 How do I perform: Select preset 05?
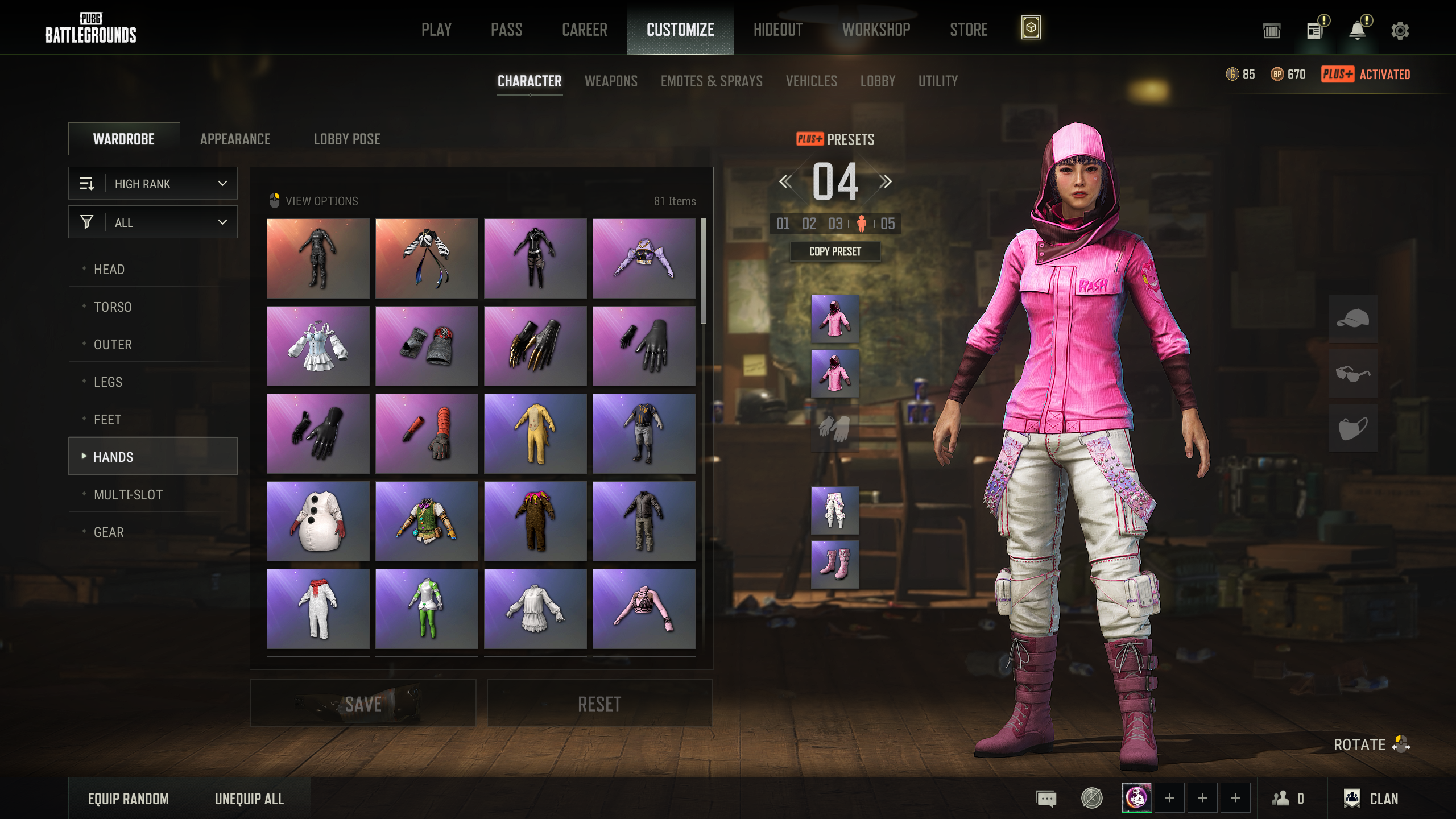tap(887, 224)
